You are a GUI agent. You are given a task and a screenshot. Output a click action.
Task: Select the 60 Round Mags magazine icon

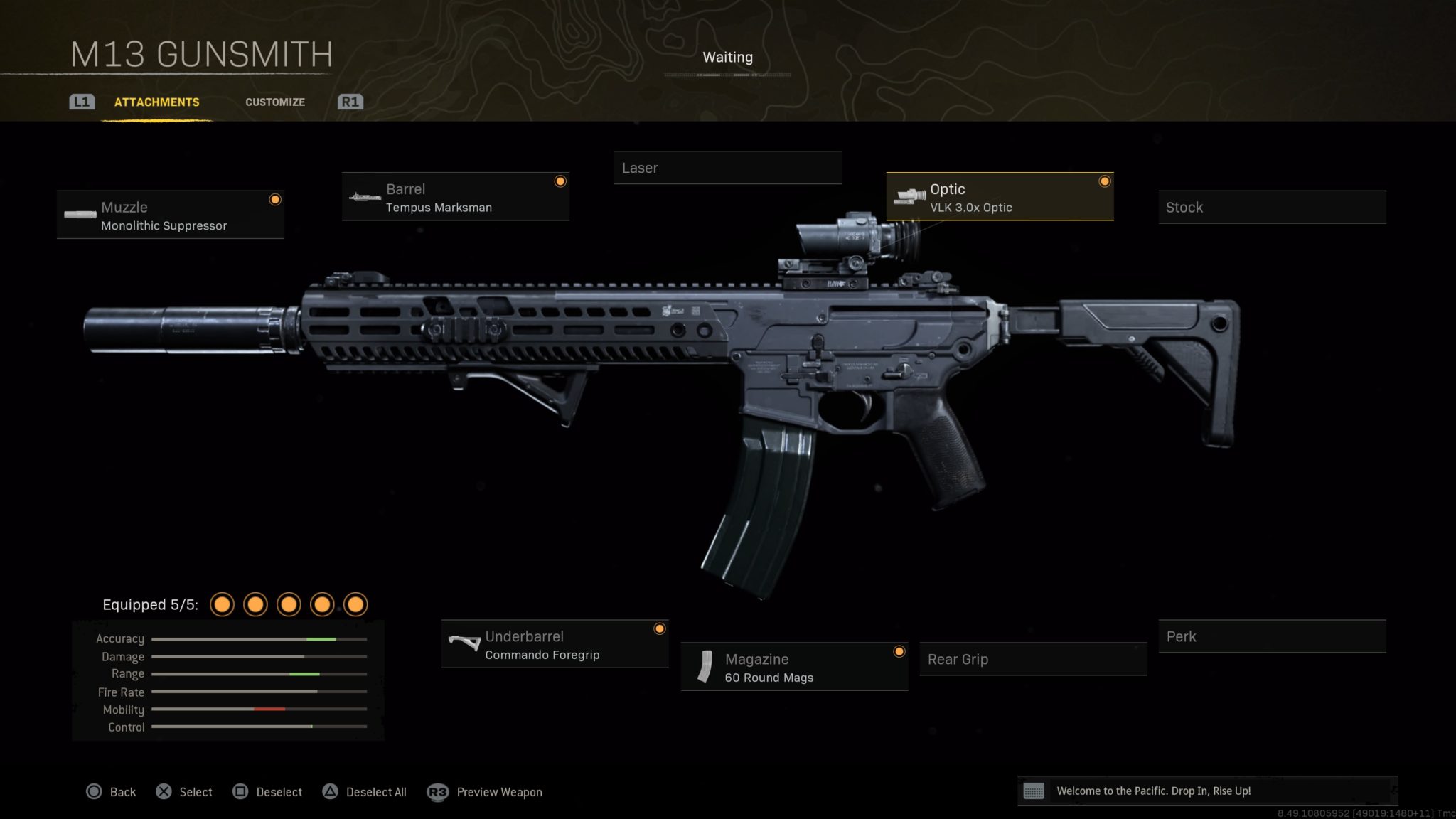click(707, 667)
